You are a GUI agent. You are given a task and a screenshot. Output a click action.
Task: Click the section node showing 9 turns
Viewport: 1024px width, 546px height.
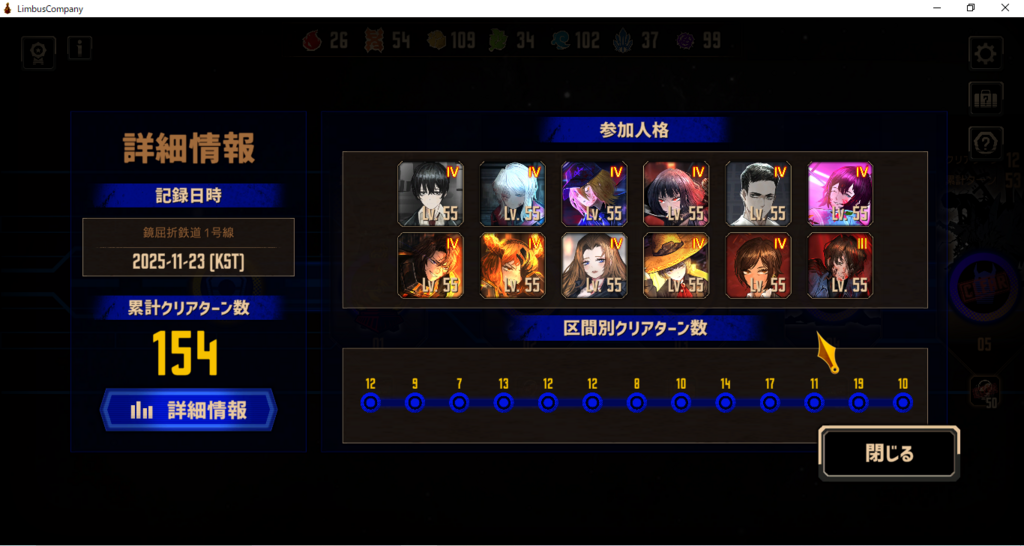pyautogui.click(x=415, y=403)
